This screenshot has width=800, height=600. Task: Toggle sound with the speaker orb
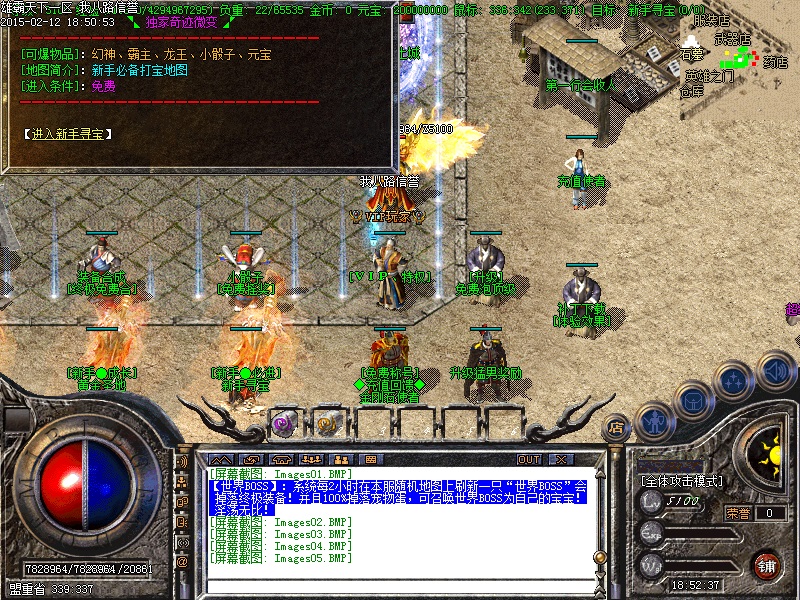click(x=774, y=370)
